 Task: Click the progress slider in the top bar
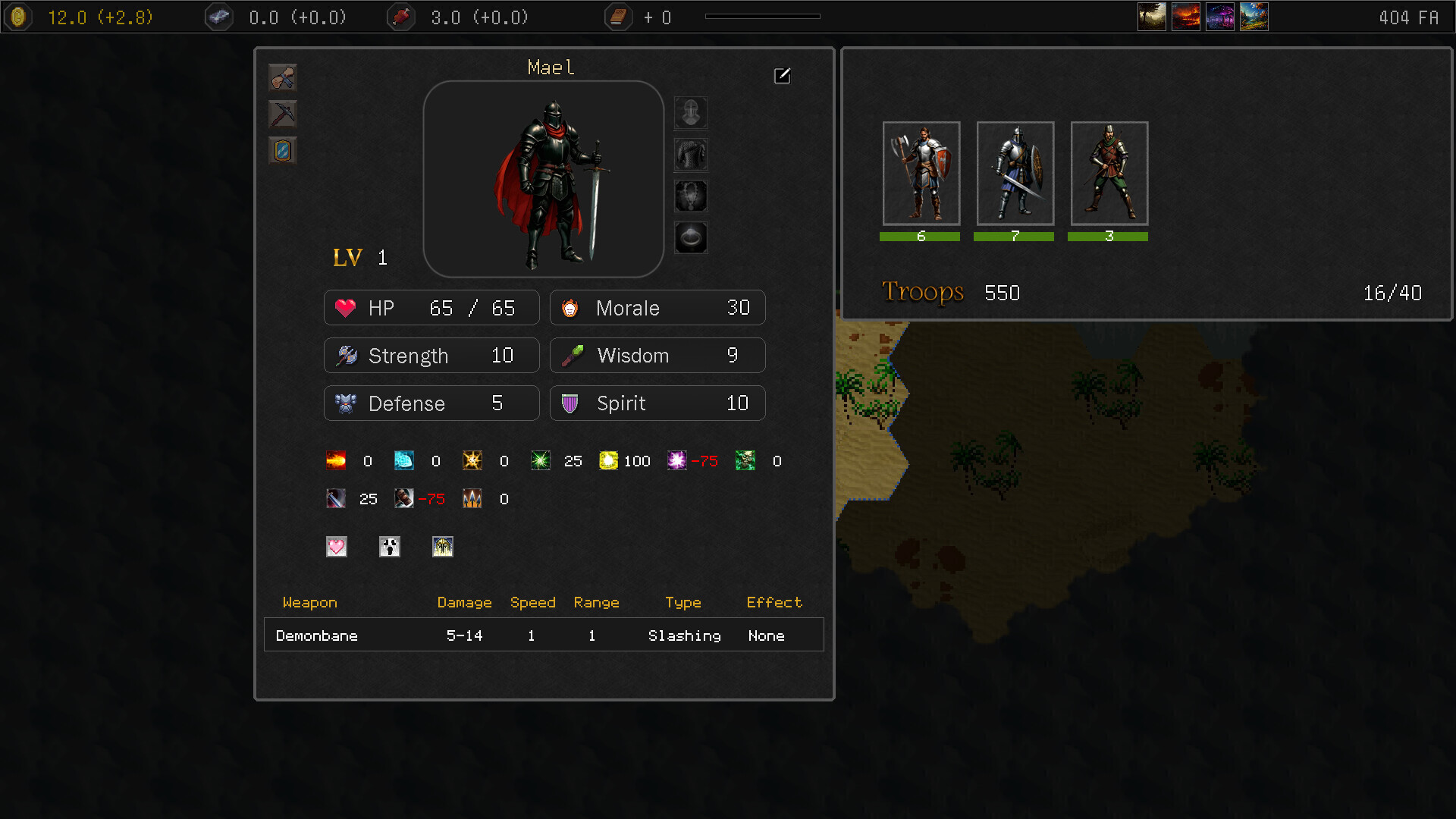pos(762,14)
